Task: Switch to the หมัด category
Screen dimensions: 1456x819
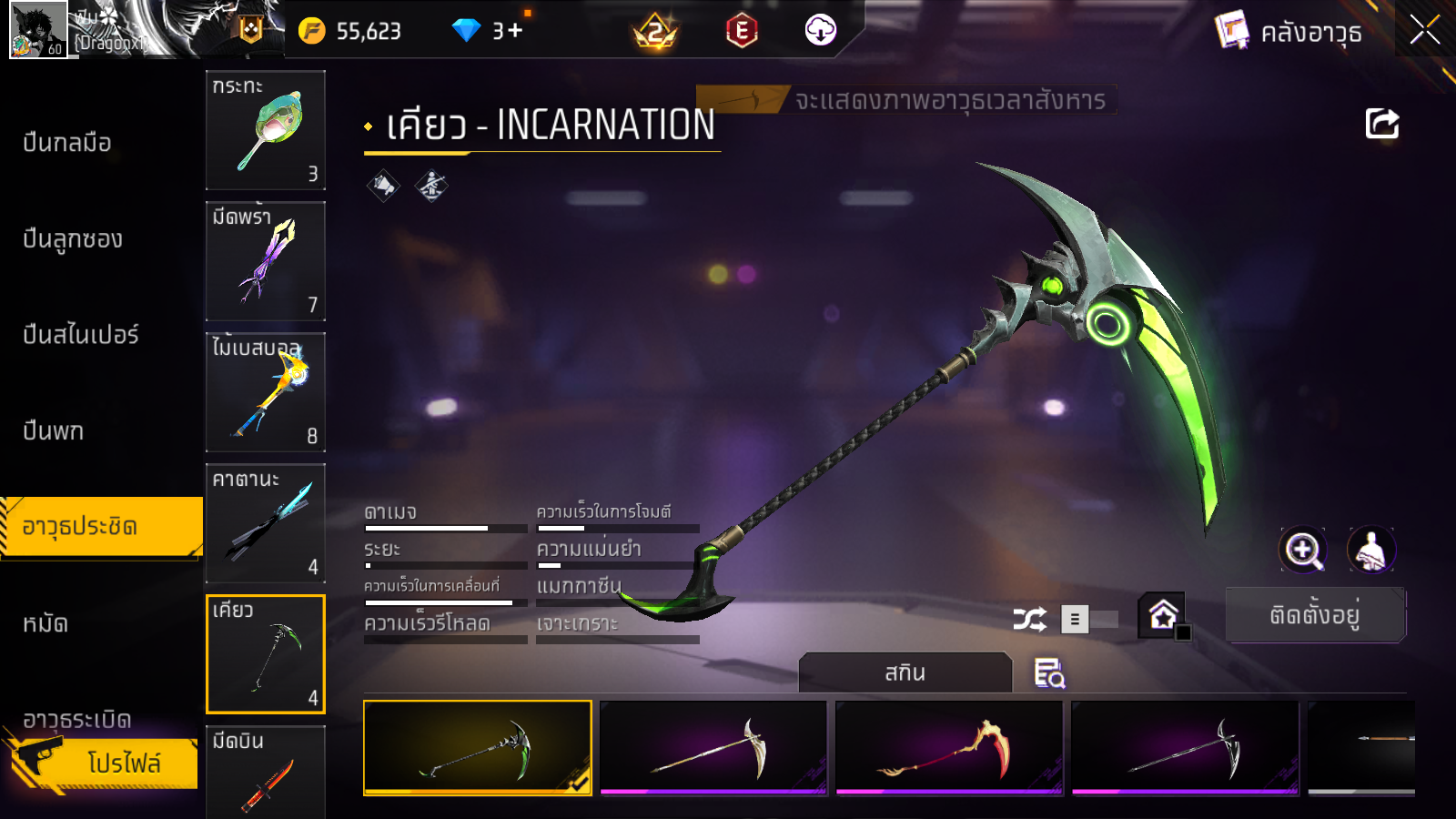Action: [45, 623]
